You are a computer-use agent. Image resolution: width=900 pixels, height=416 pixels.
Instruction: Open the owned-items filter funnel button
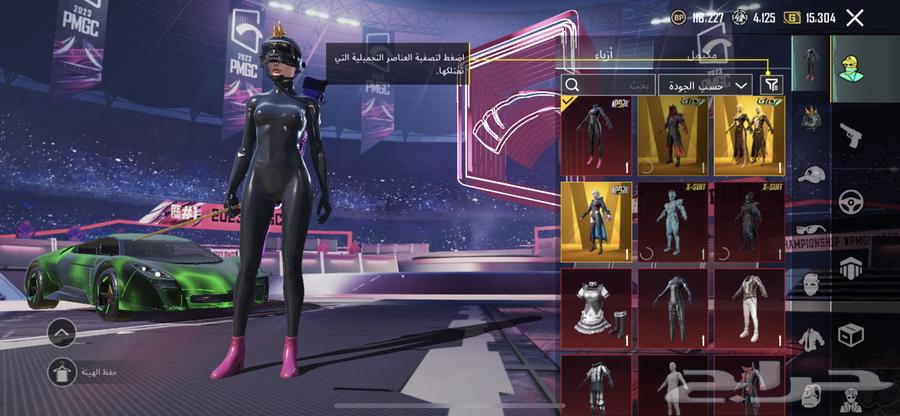point(772,85)
